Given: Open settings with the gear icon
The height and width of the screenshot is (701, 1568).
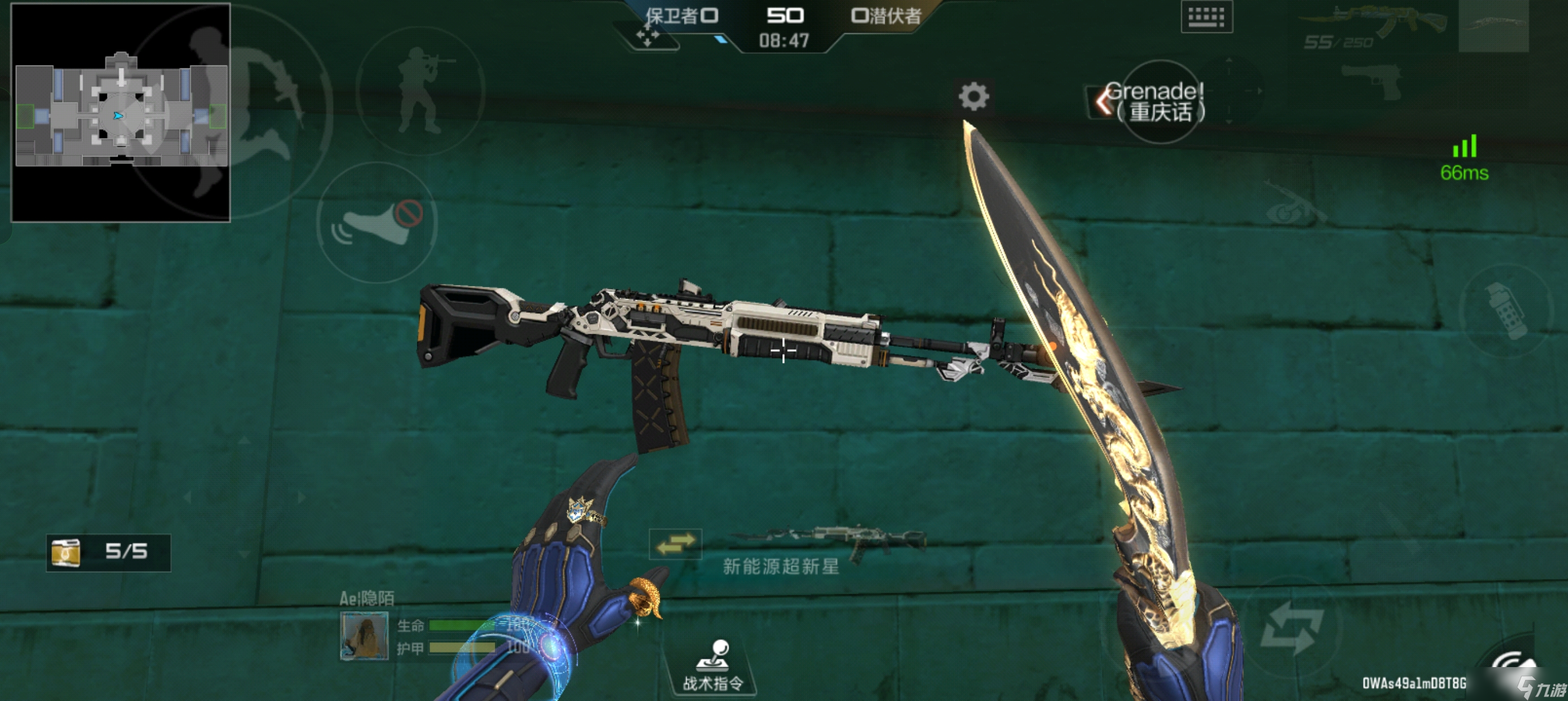Looking at the screenshot, I should pyautogui.click(x=973, y=97).
